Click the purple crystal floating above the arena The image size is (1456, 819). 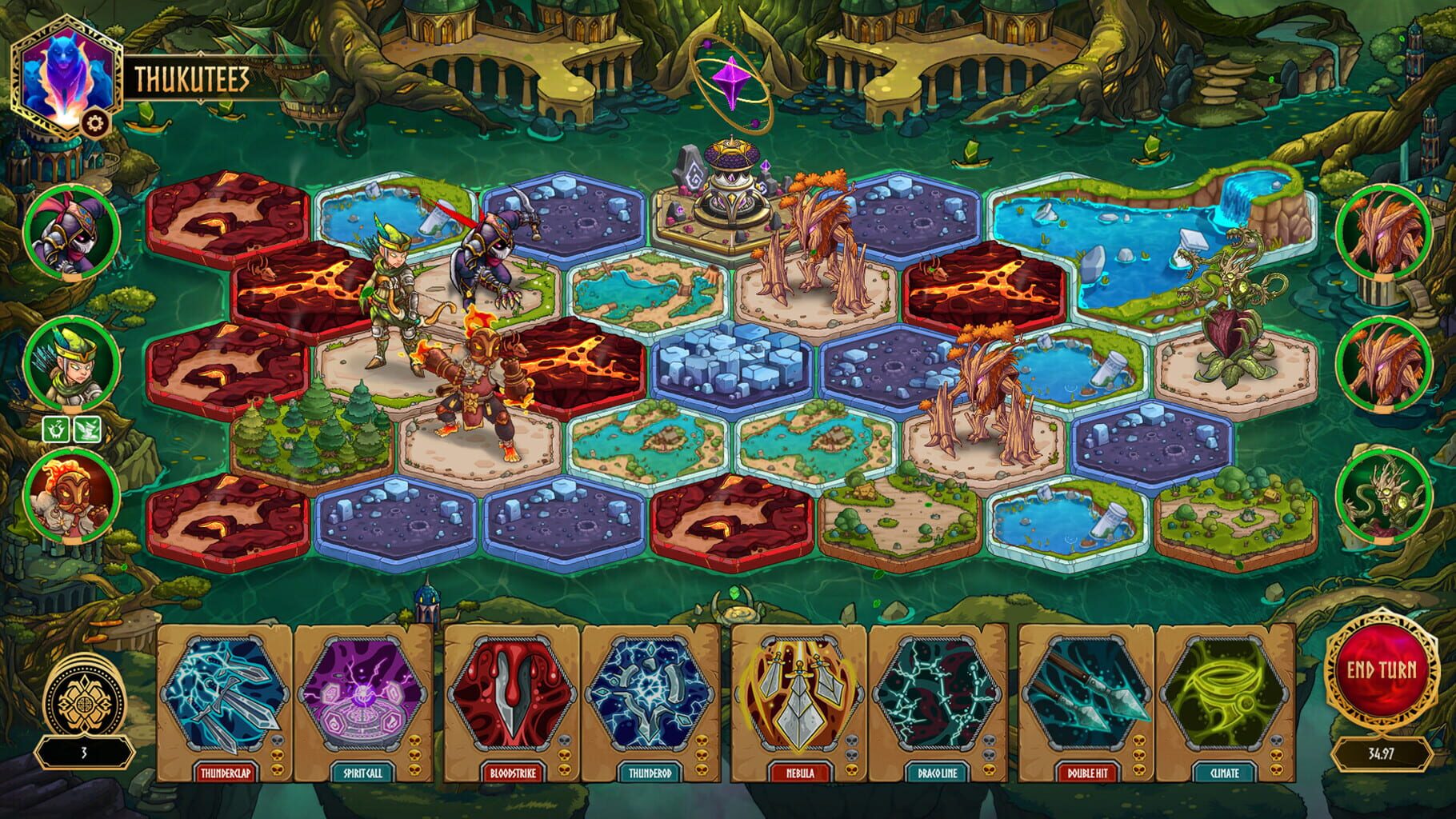click(731, 80)
